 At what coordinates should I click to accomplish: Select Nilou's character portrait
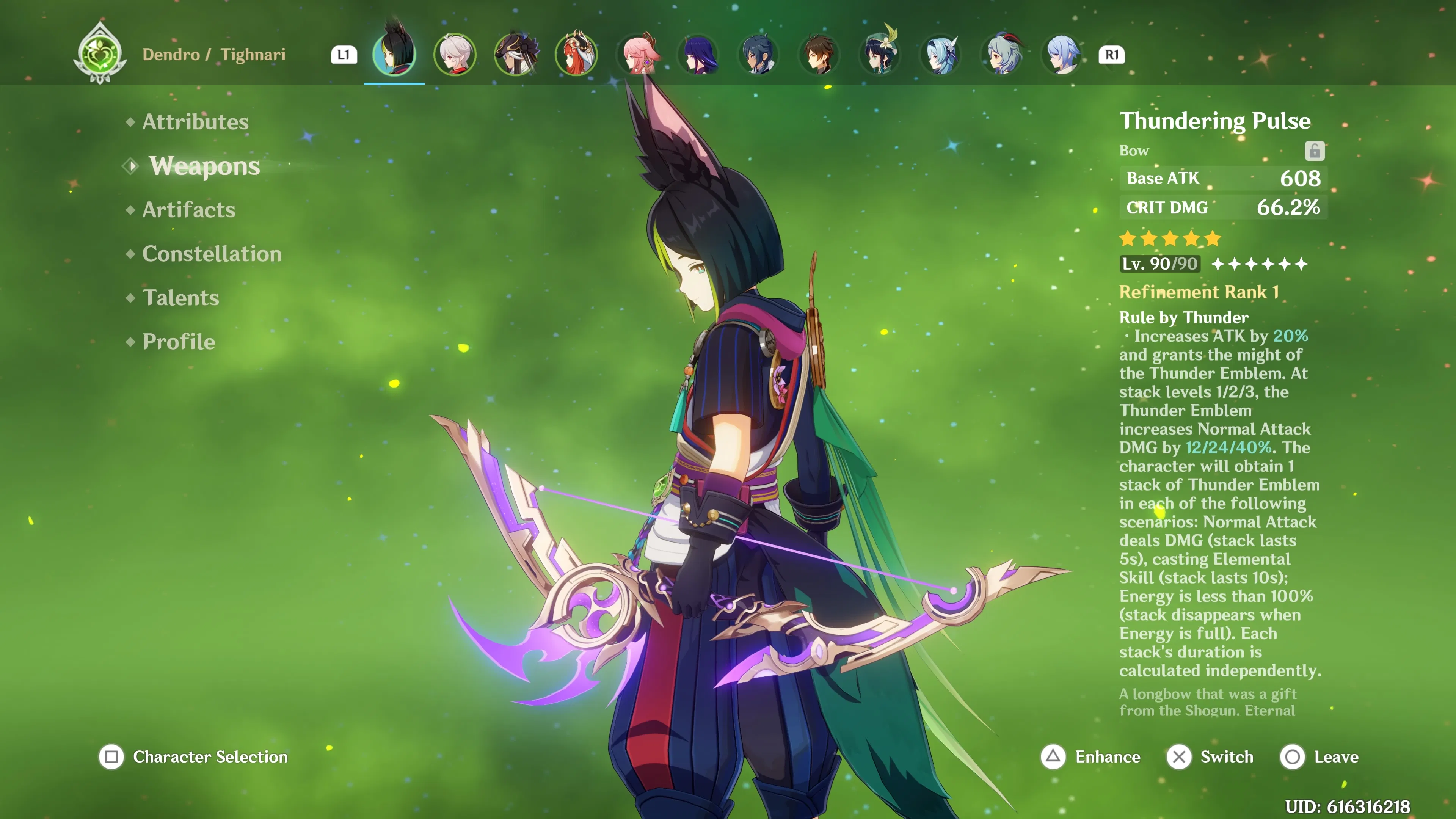(x=576, y=54)
